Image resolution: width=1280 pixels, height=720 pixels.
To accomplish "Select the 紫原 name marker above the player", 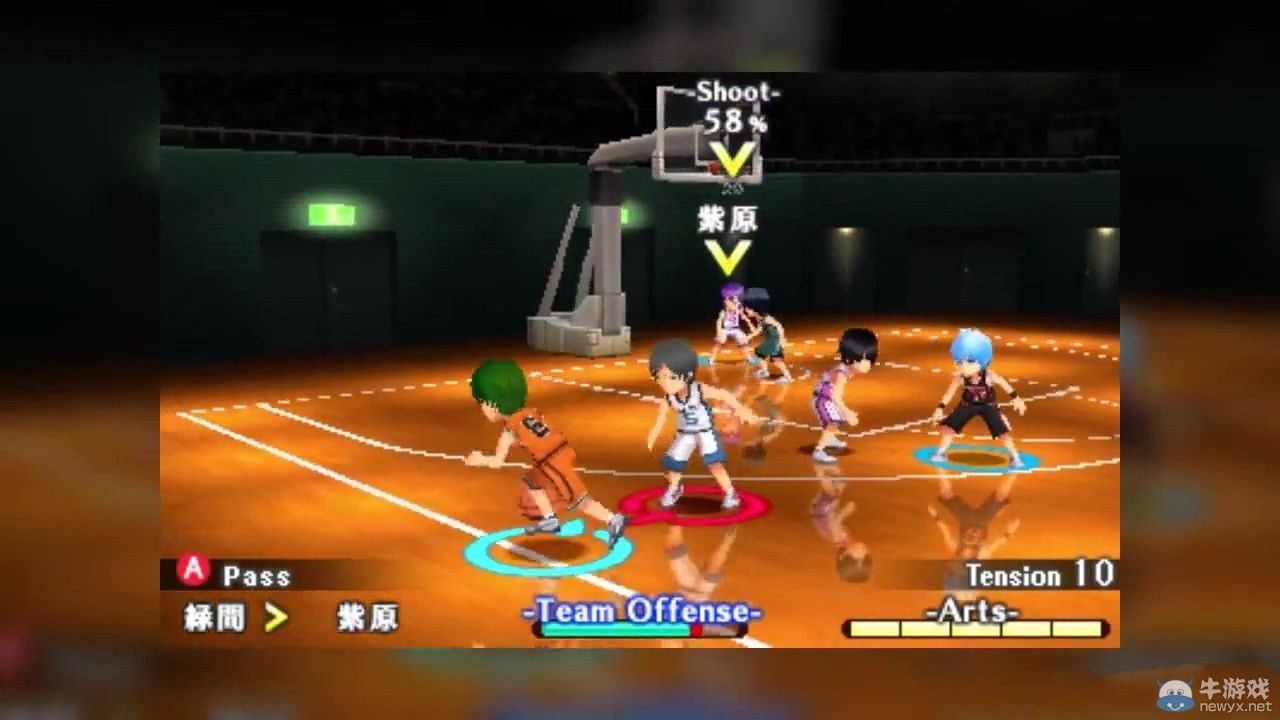I will [727, 221].
